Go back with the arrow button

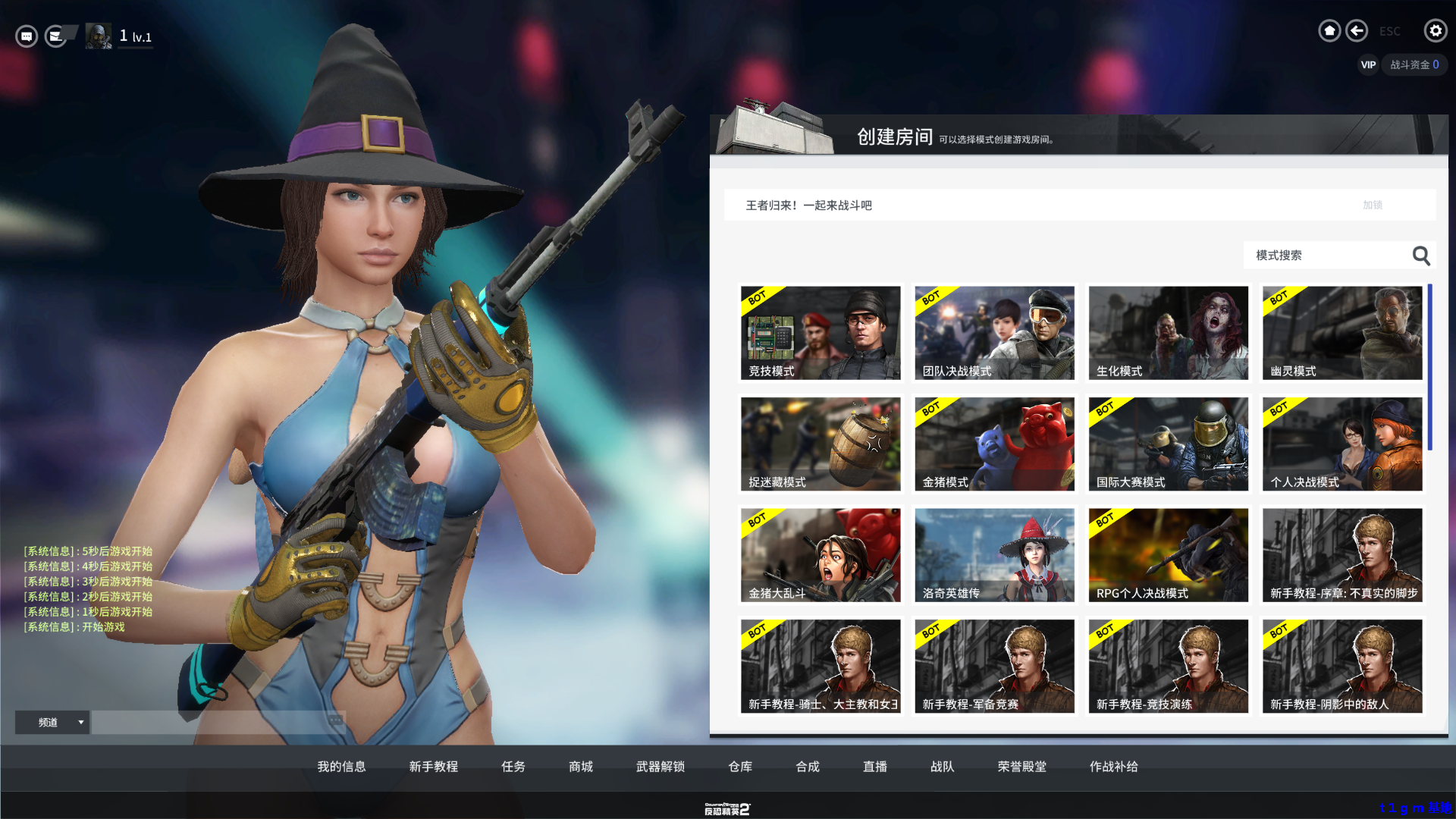(x=1357, y=31)
